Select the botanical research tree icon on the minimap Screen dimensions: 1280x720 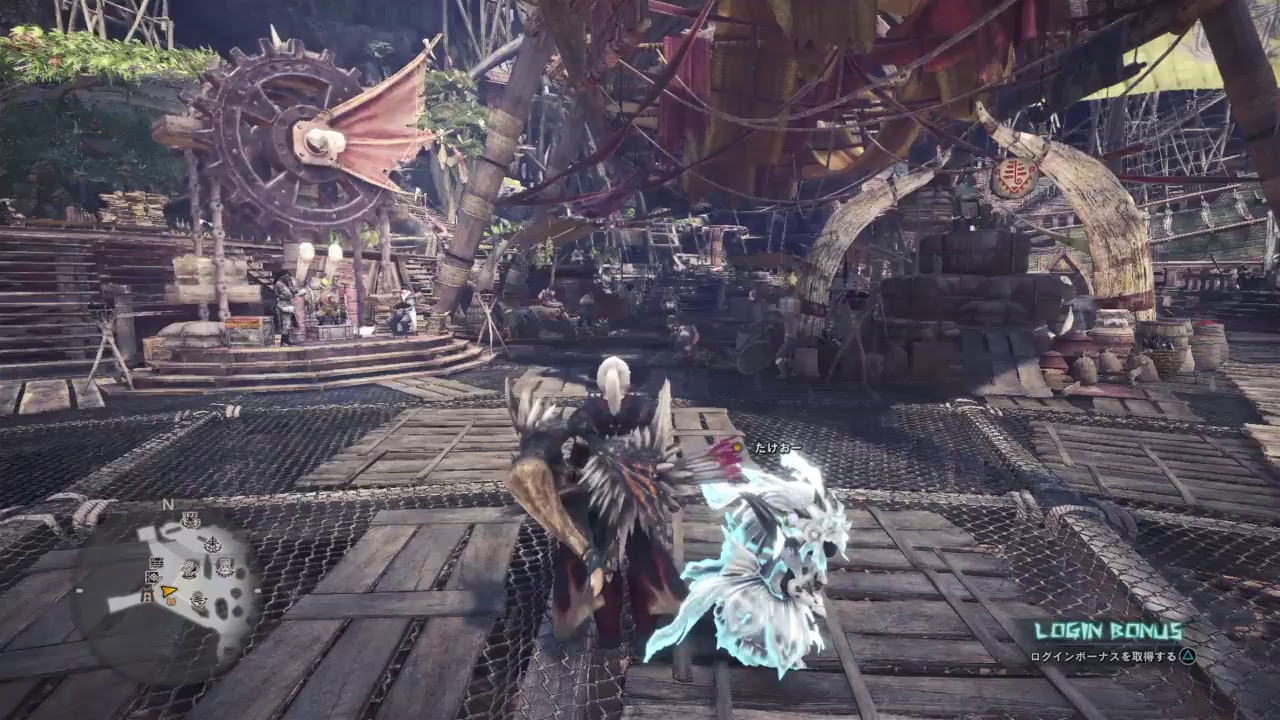coord(212,544)
